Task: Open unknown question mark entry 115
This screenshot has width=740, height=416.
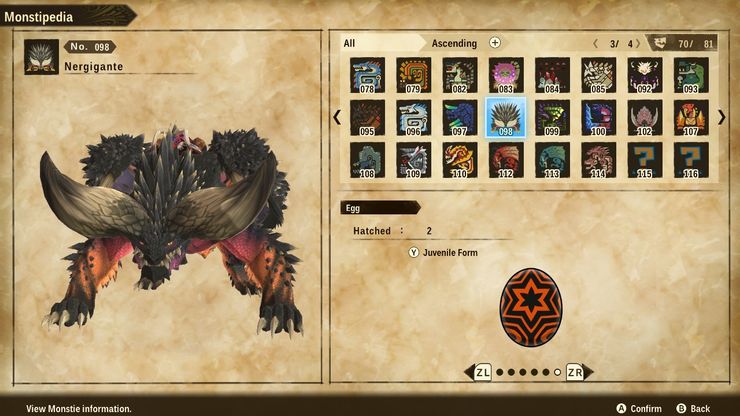Action: point(645,160)
